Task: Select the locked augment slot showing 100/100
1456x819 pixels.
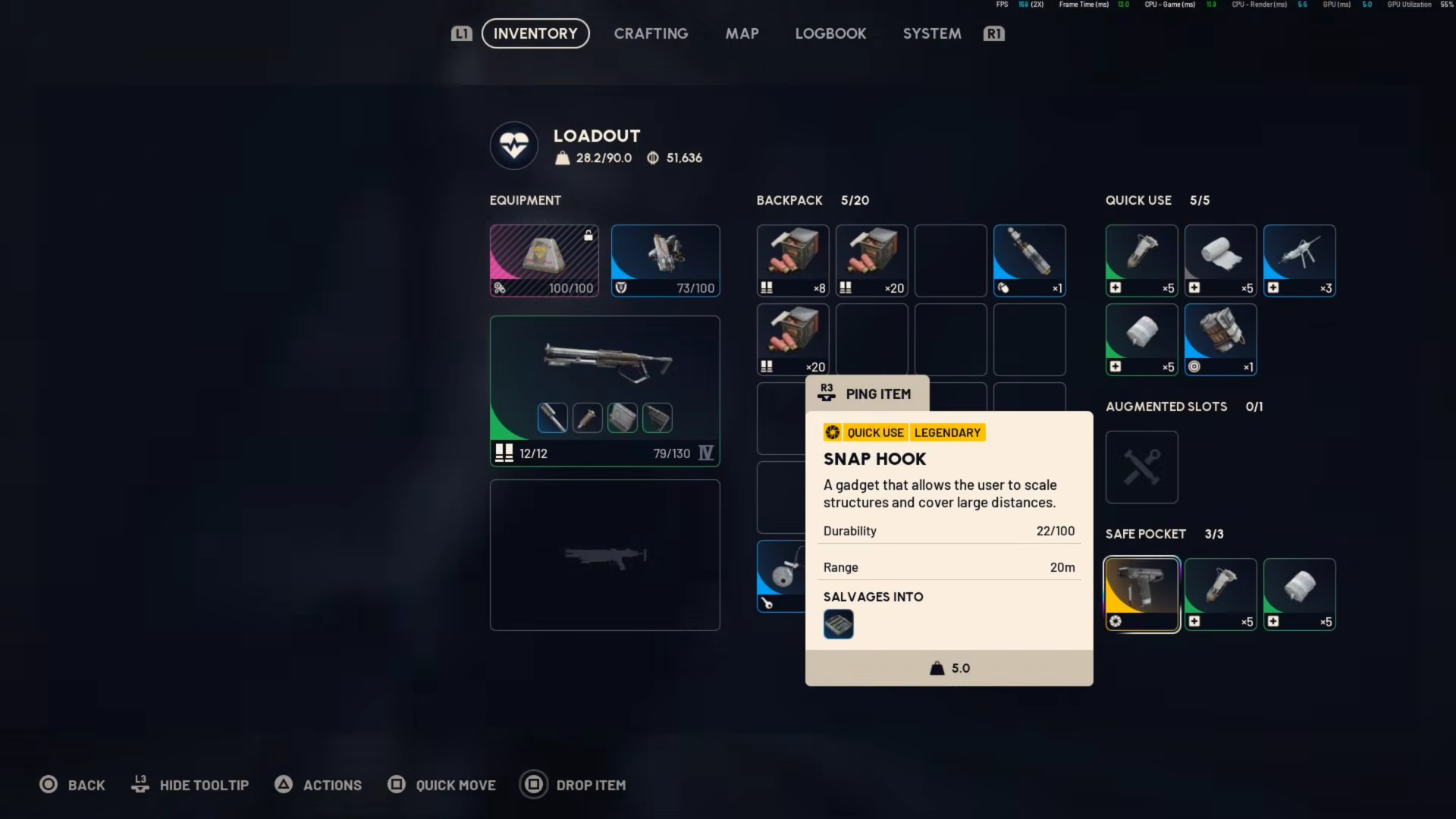Action: [x=544, y=260]
